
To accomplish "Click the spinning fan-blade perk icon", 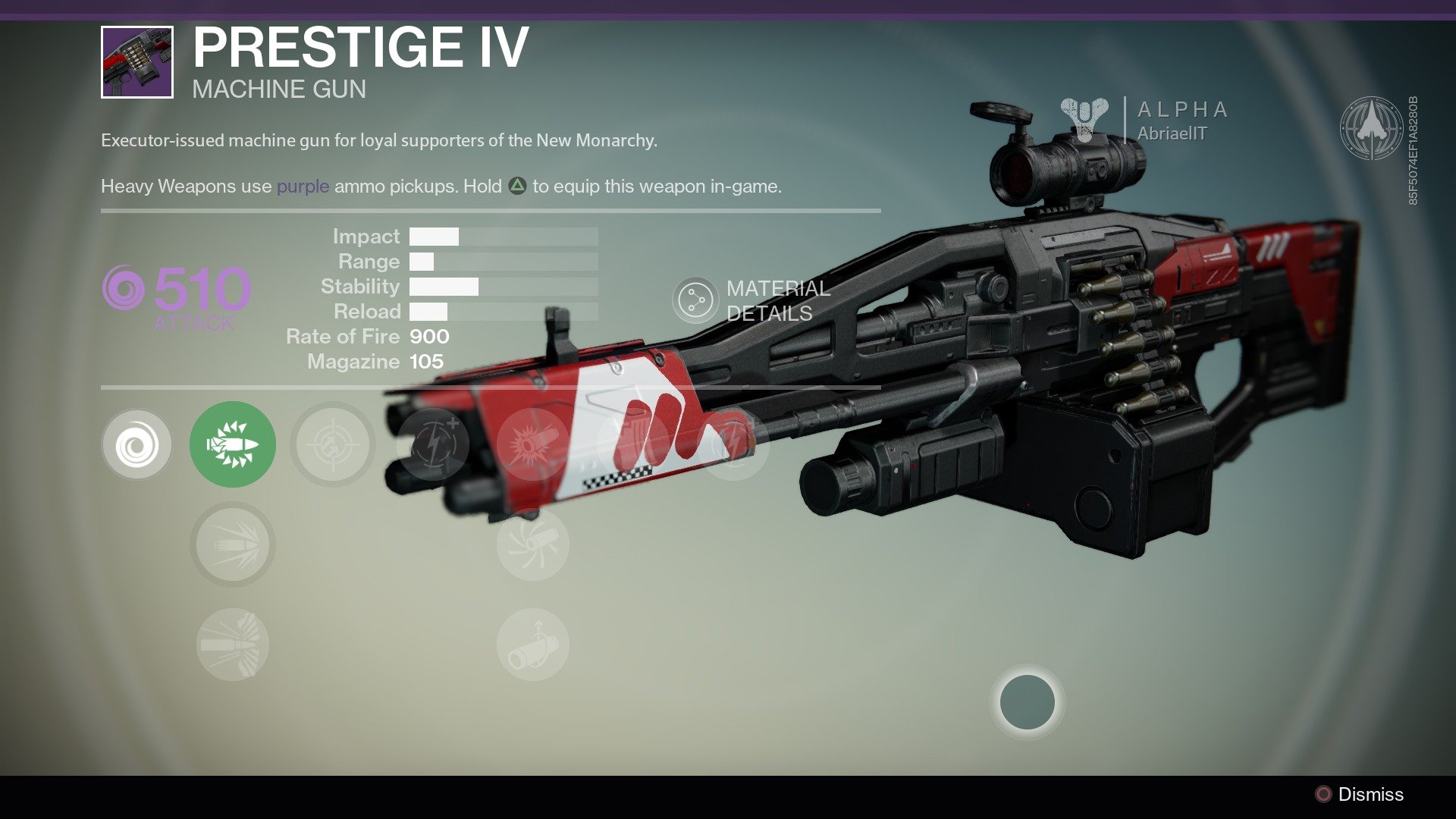I will [531, 545].
